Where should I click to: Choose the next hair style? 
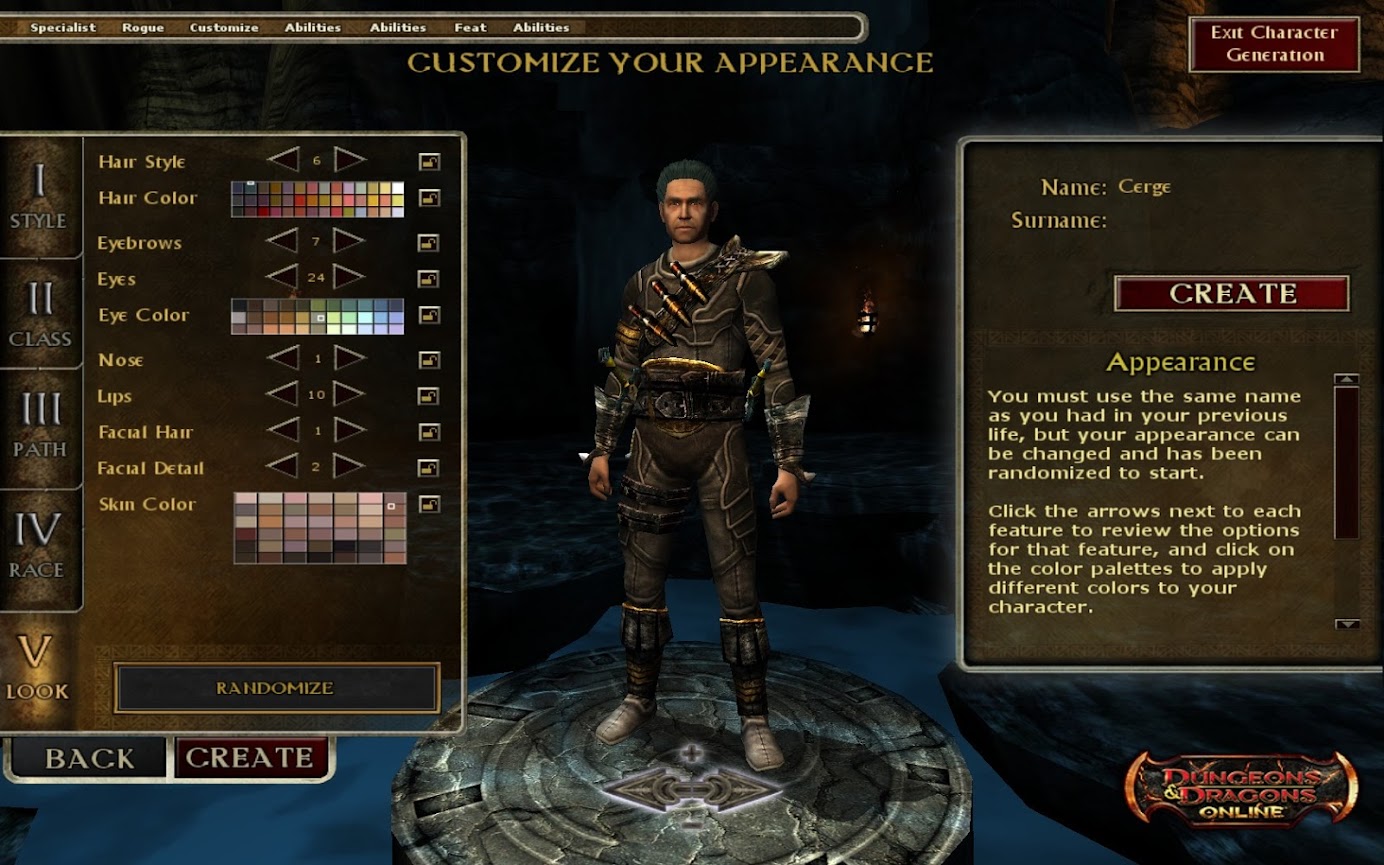tap(349, 160)
